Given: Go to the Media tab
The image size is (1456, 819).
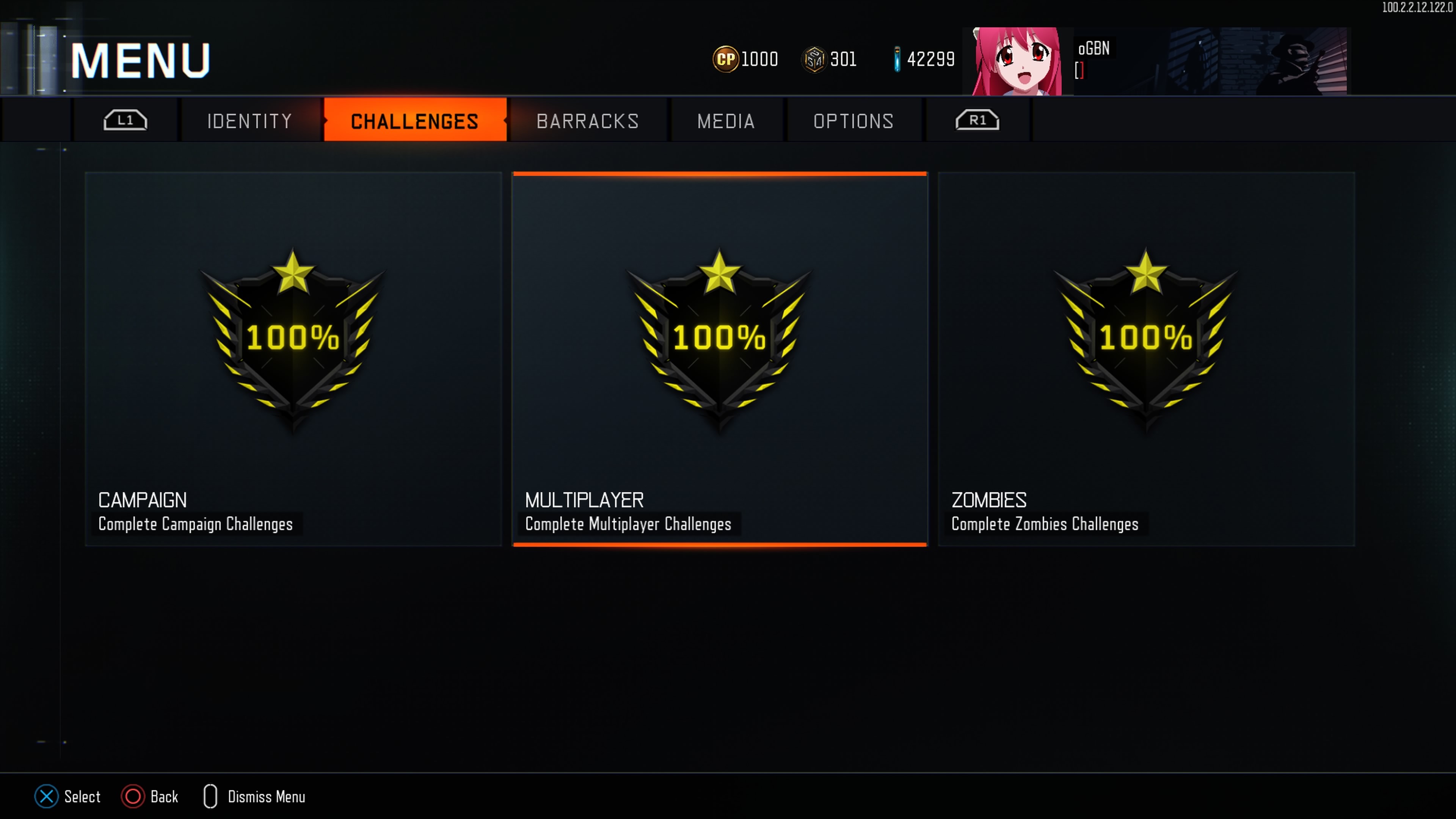Looking at the screenshot, I should tap(726, 121).
